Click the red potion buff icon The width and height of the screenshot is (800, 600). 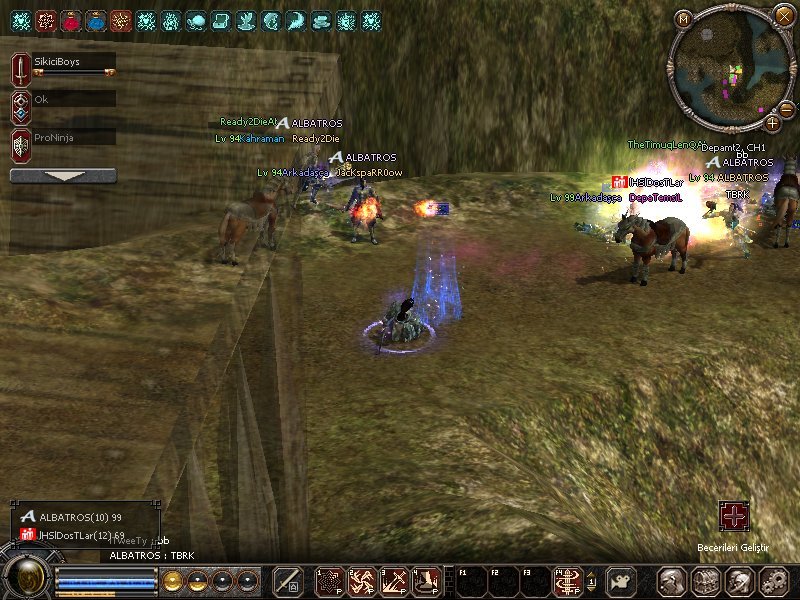[71, 20]
